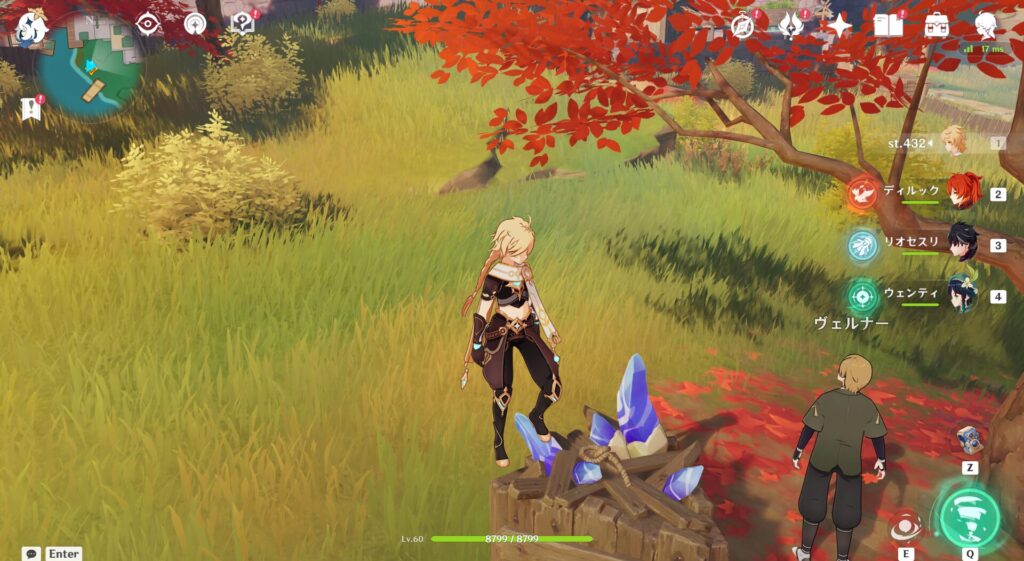This screenshot has width=1024, height=561.
Task: Open the inventory backpack
Action: point(936,25)
